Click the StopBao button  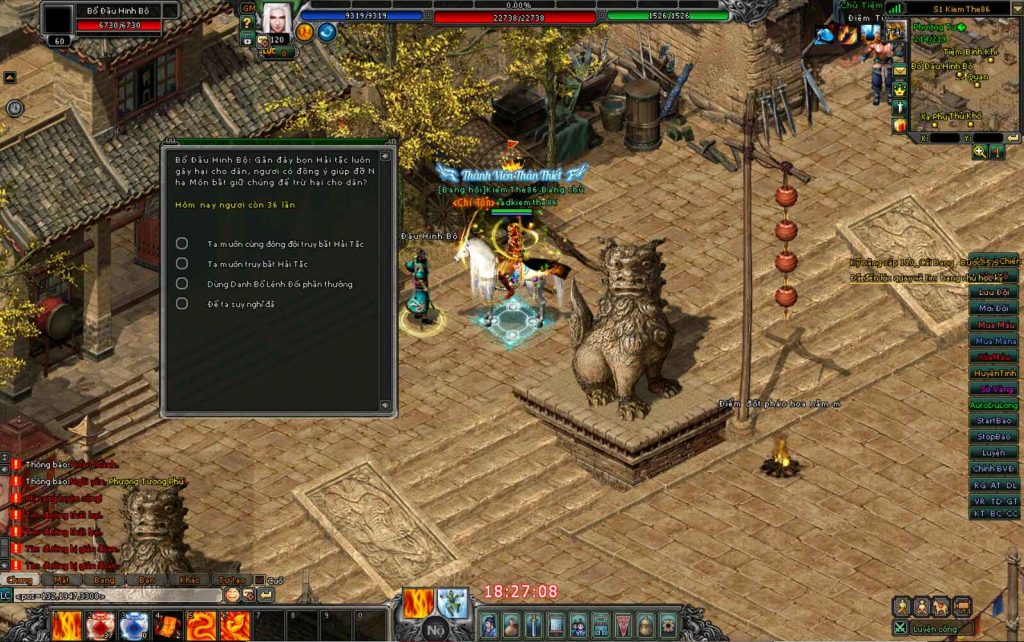point(994,437)
